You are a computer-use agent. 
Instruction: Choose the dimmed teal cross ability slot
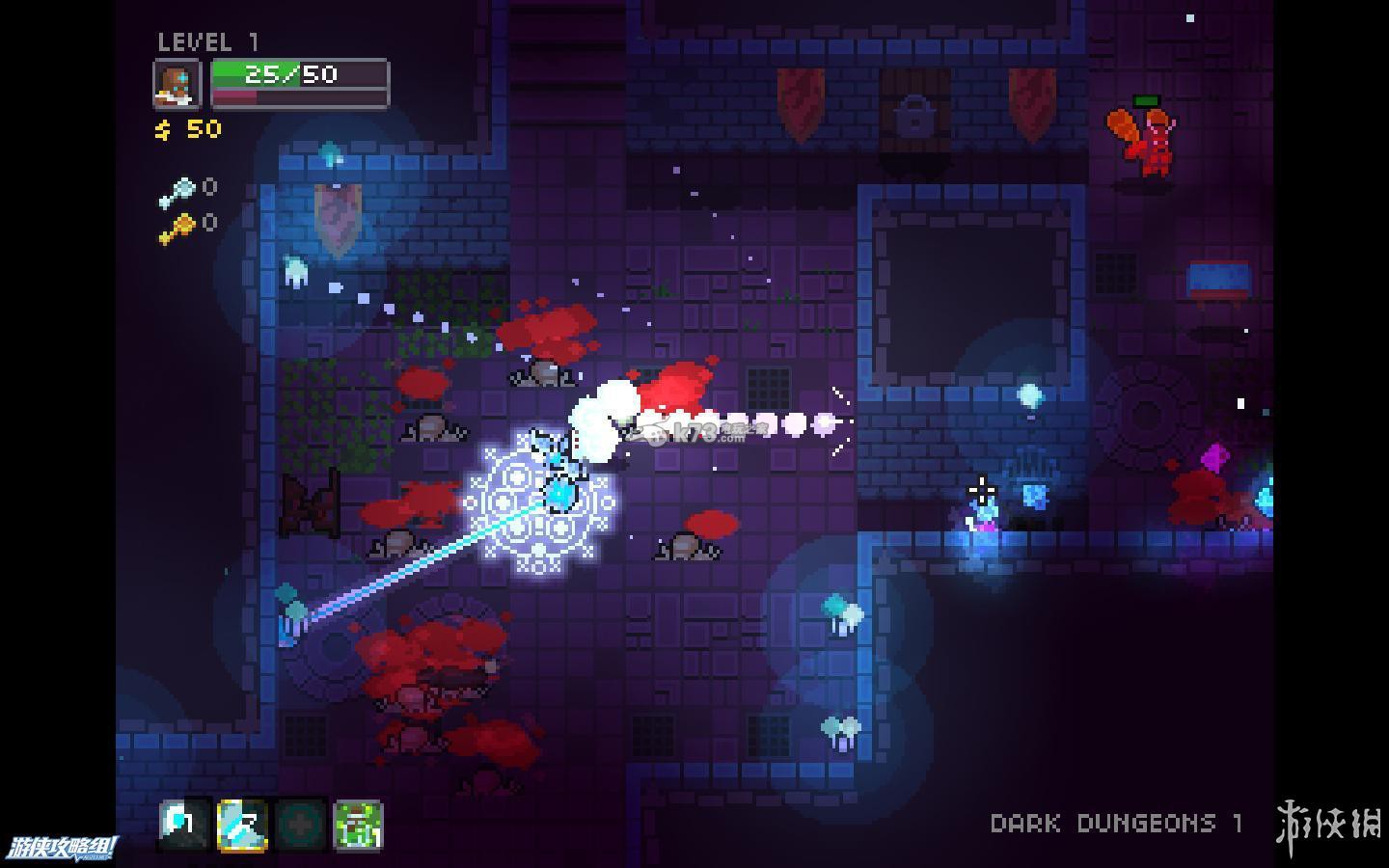click(x=300, y=825)
